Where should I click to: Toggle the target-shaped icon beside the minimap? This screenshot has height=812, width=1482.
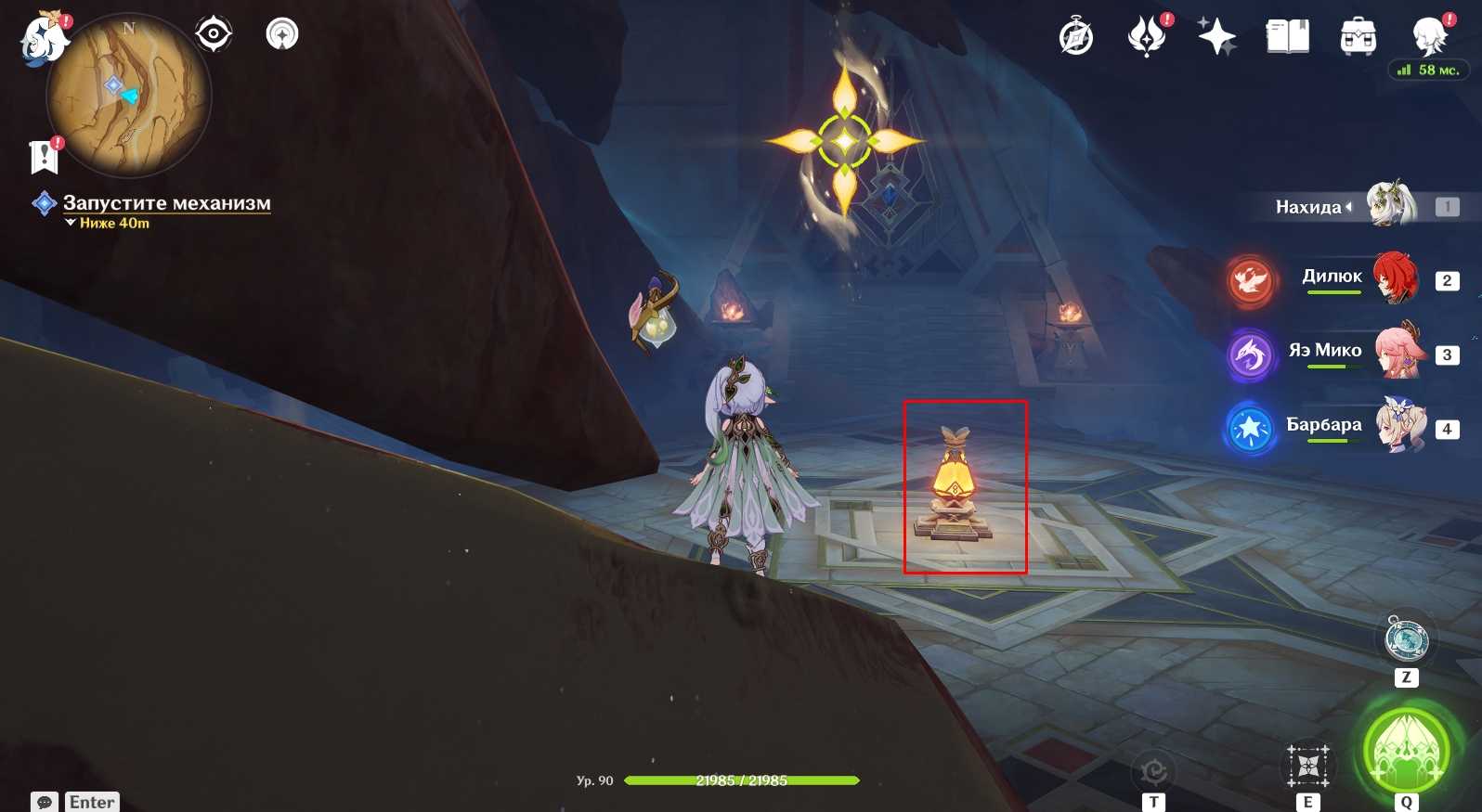point(214,34)
